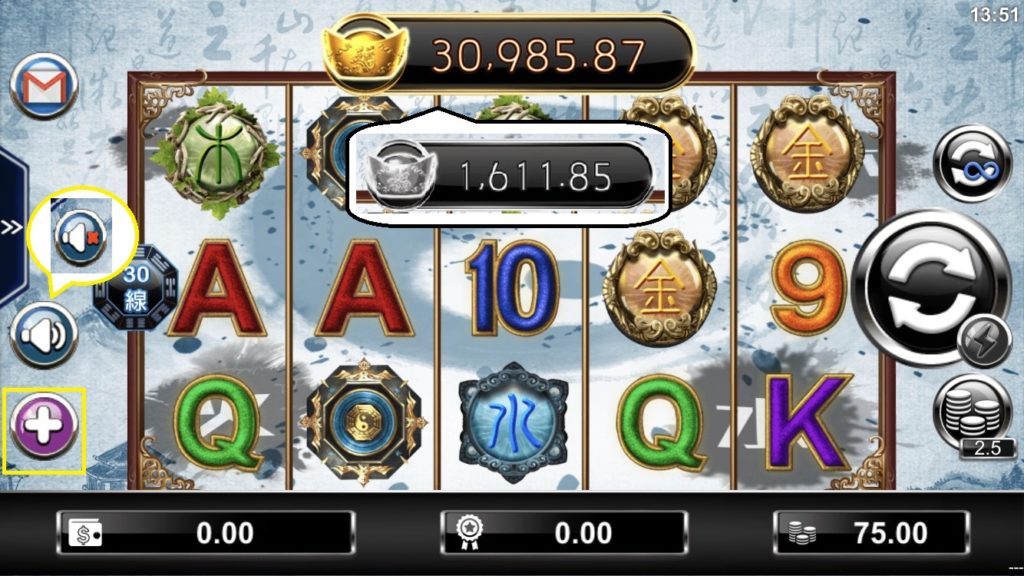1024x576 pixels.
Task: Toggle game sound with the speaker button
Action: pyautogui.click(x=44, y=333)
